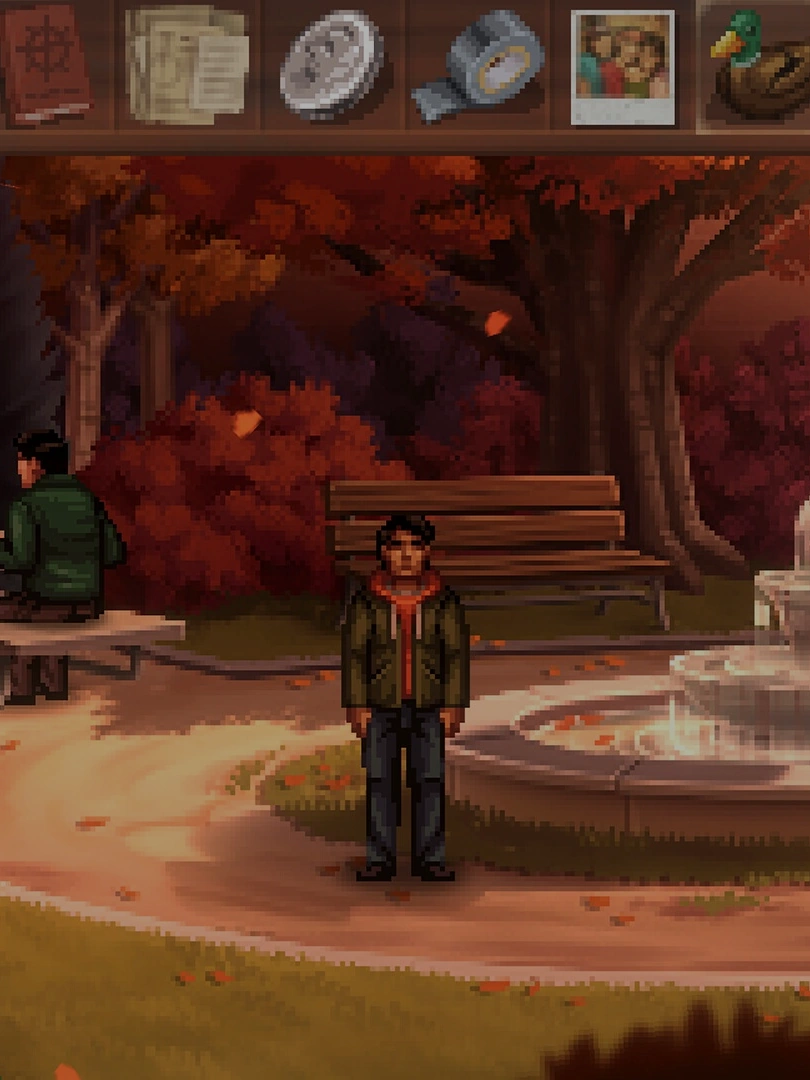The width and height of the screenshot is (810, 1080).
Task: Choose the silver coin item
Action: click(x=331, y=64)
